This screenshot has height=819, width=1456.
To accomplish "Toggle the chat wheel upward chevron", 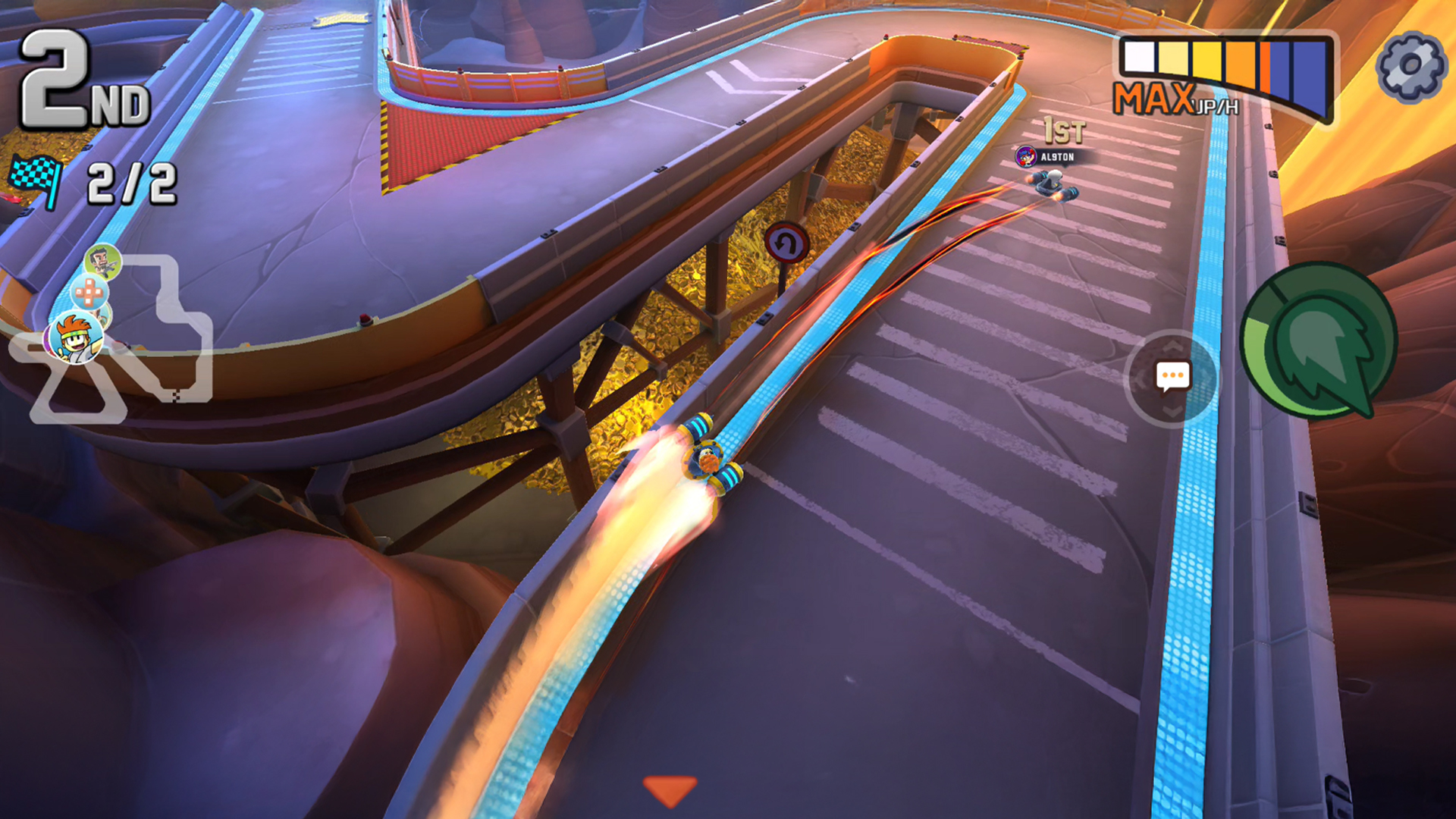I will click(1172, 347).
